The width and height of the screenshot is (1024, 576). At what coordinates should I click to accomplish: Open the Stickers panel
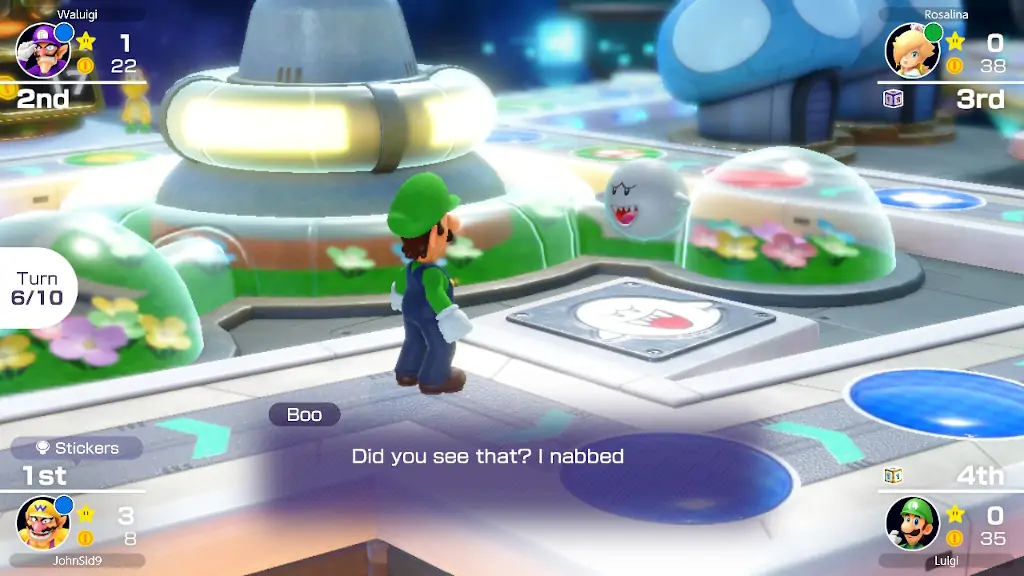click(76, 448)
